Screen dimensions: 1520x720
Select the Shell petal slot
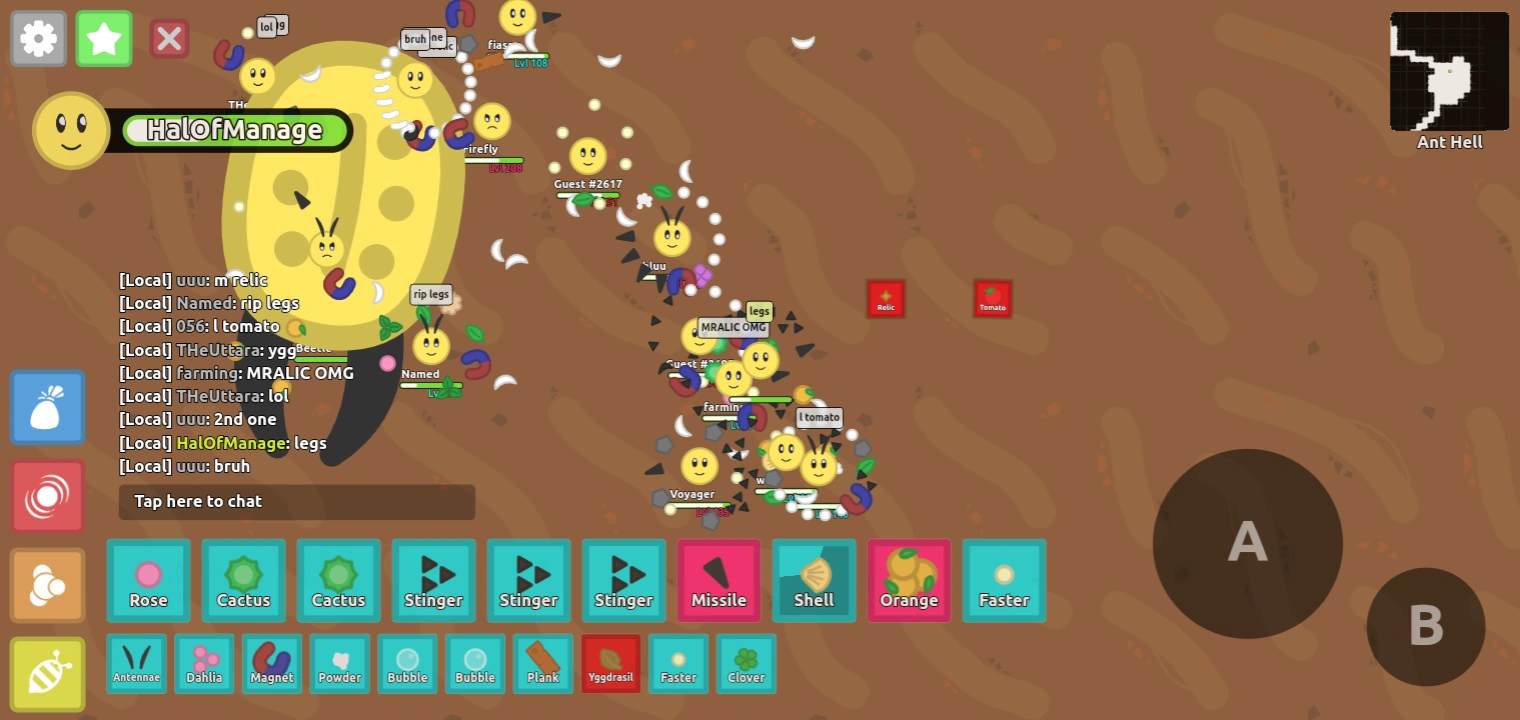point(813,580)
